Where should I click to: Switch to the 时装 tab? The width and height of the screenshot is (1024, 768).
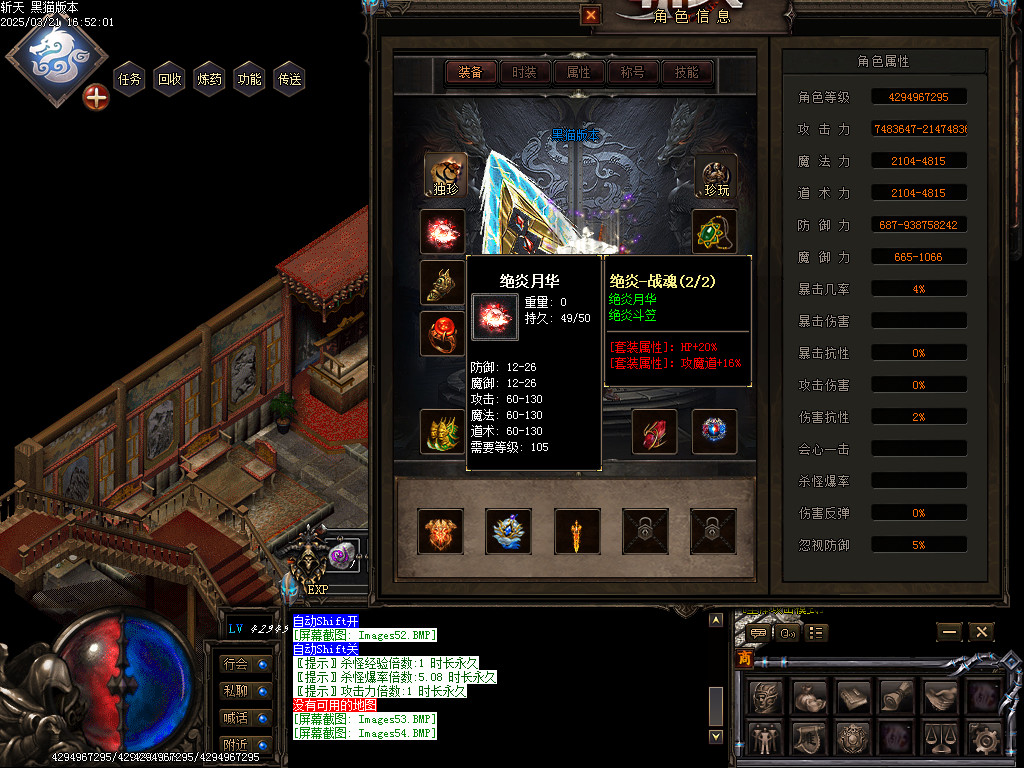point(524,72)
